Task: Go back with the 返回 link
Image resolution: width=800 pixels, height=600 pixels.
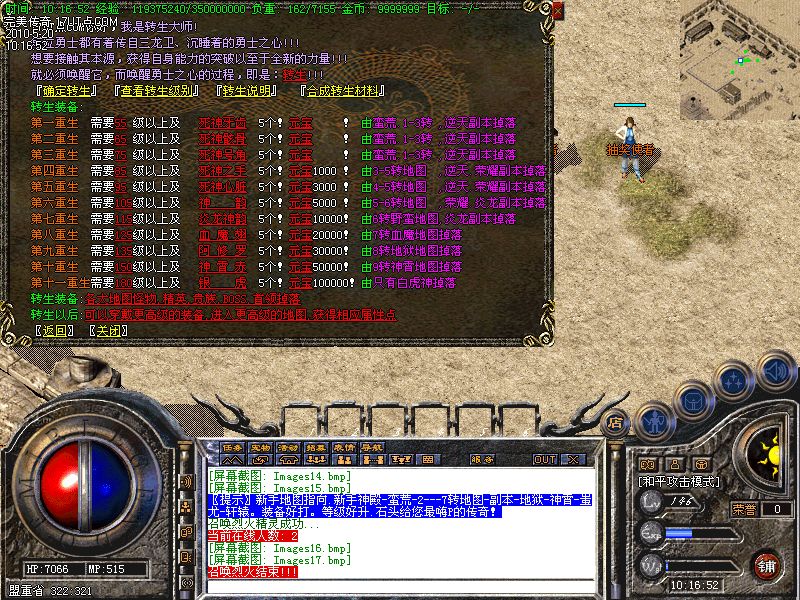Action: point(54,330)
